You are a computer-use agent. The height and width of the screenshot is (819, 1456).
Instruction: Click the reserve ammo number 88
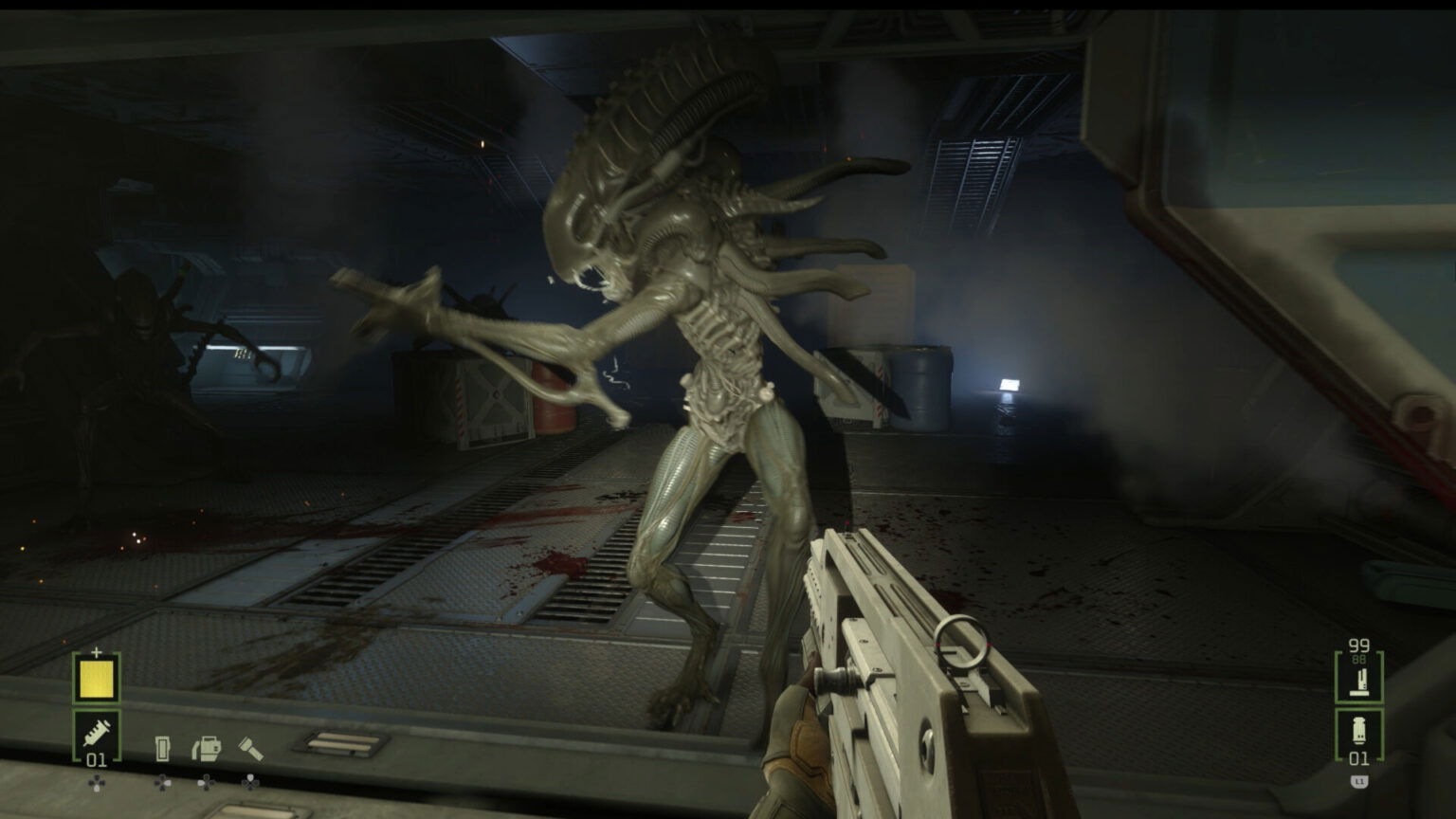tap(1358, 659)
